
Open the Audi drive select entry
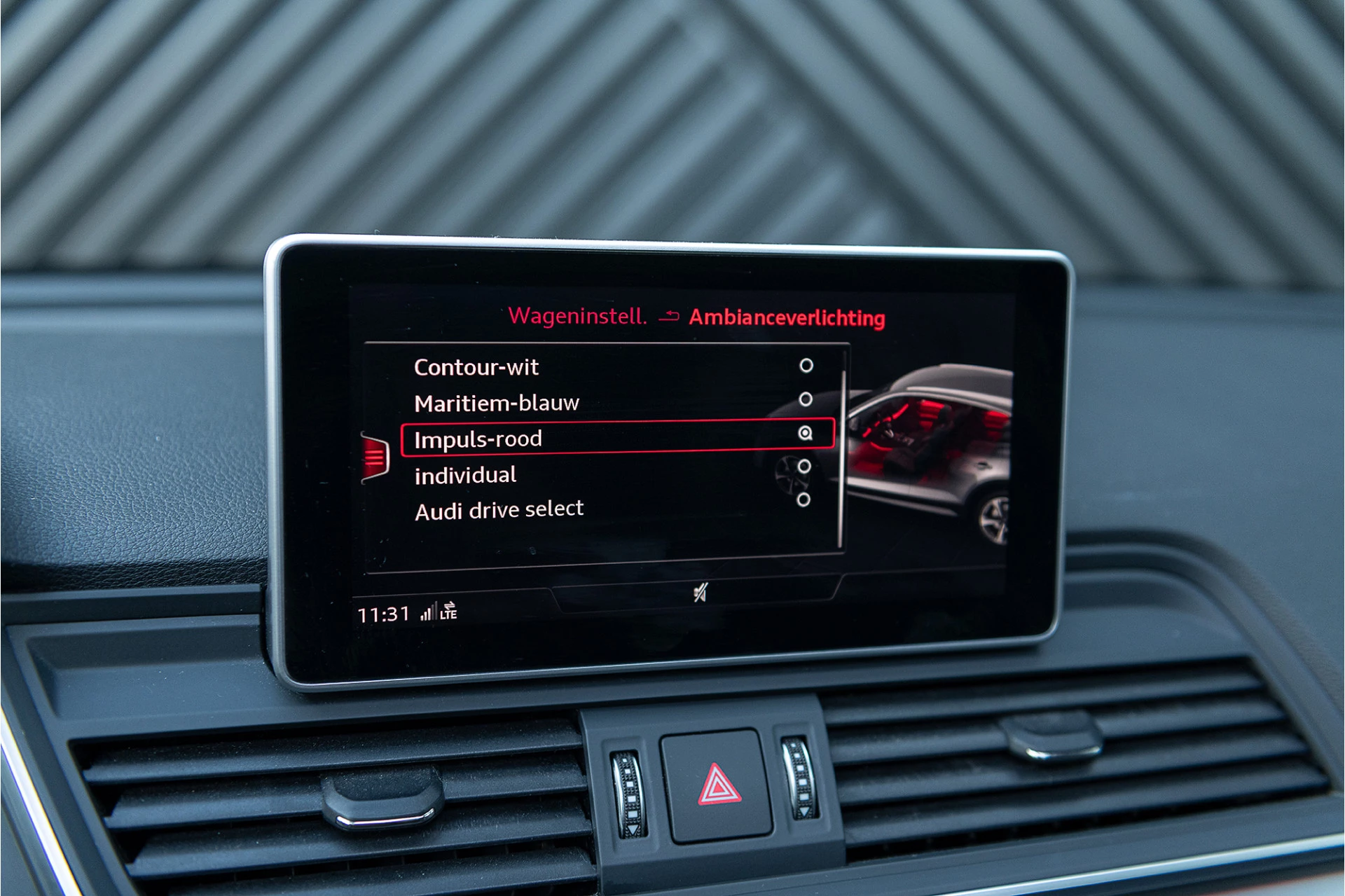(x=499, y=509)
